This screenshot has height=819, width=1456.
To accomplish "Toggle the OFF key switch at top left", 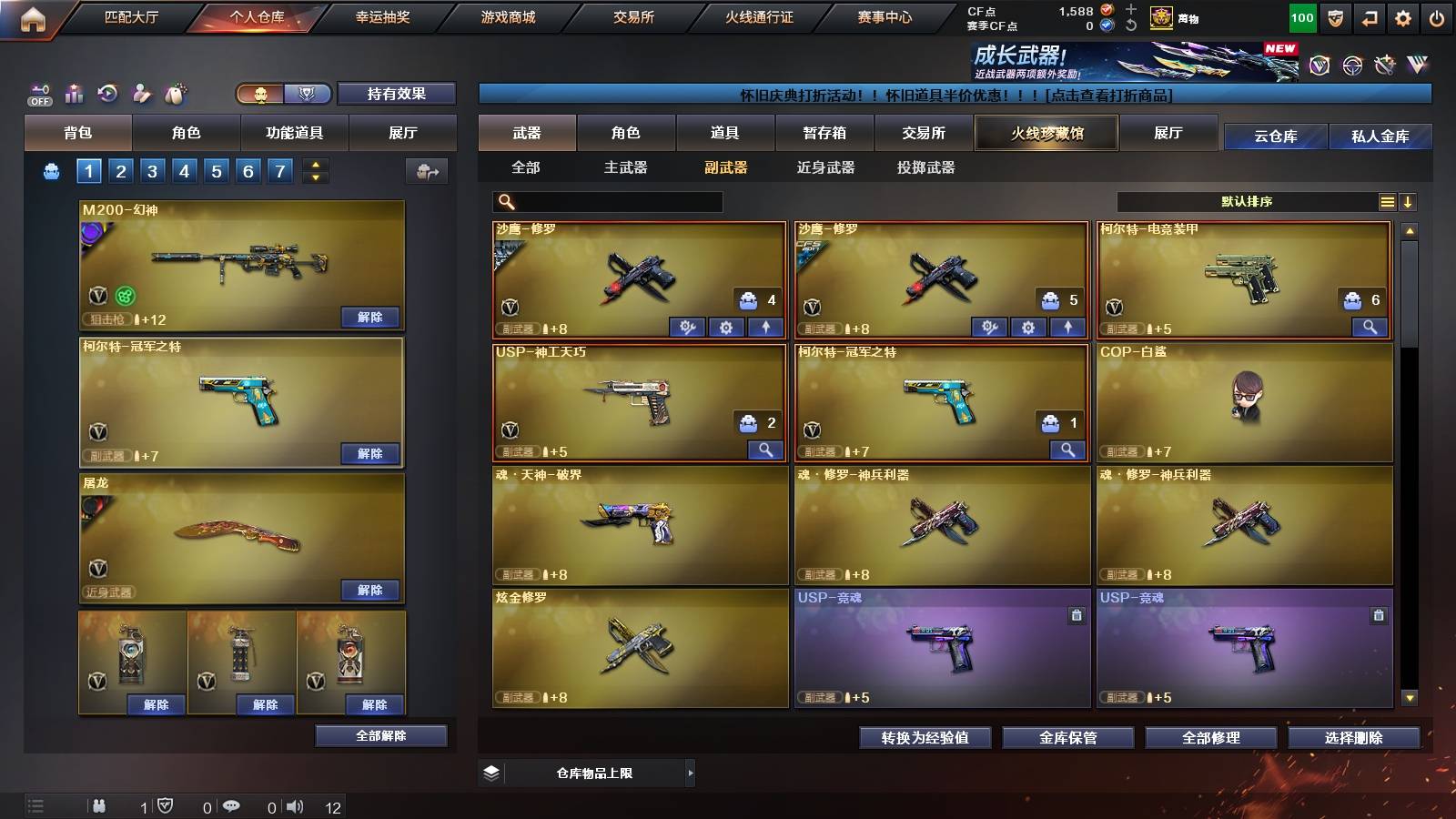I will (38, 94).
